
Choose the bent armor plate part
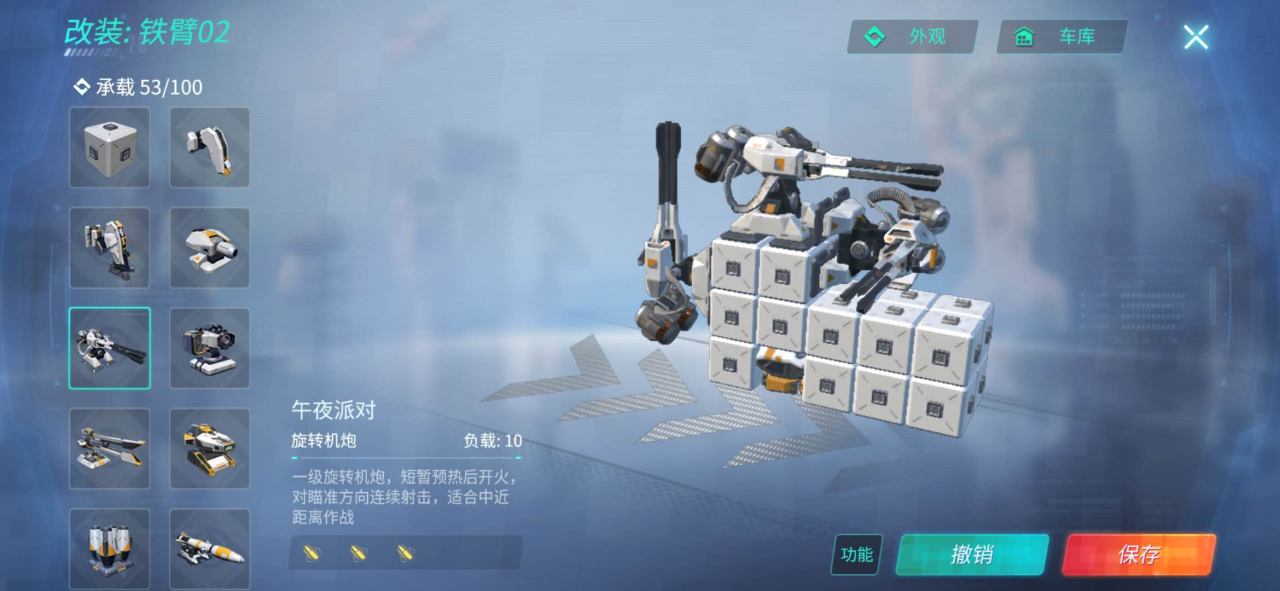coord(210,148)
